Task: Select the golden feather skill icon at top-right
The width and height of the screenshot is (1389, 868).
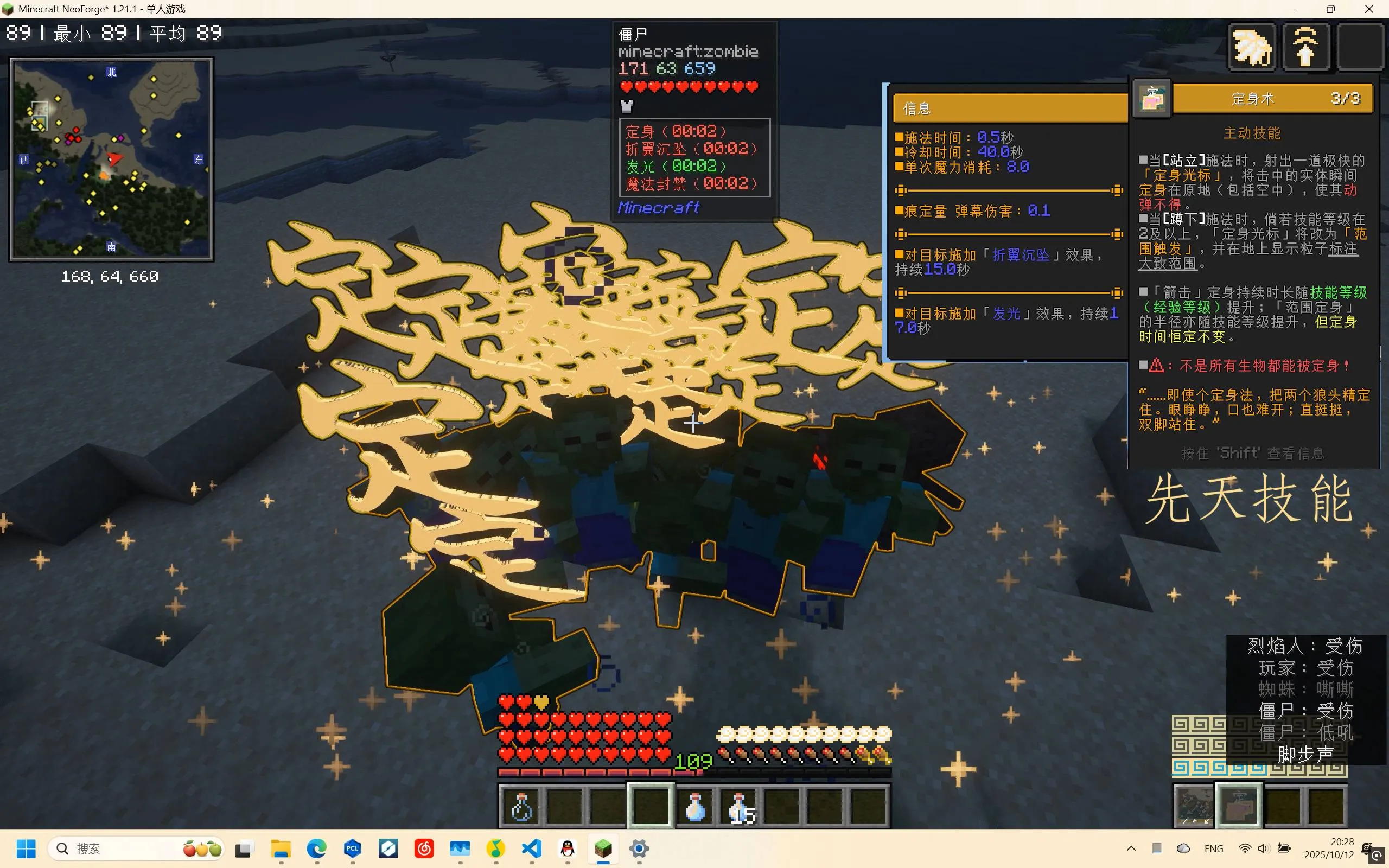Action: point(1251,47)
